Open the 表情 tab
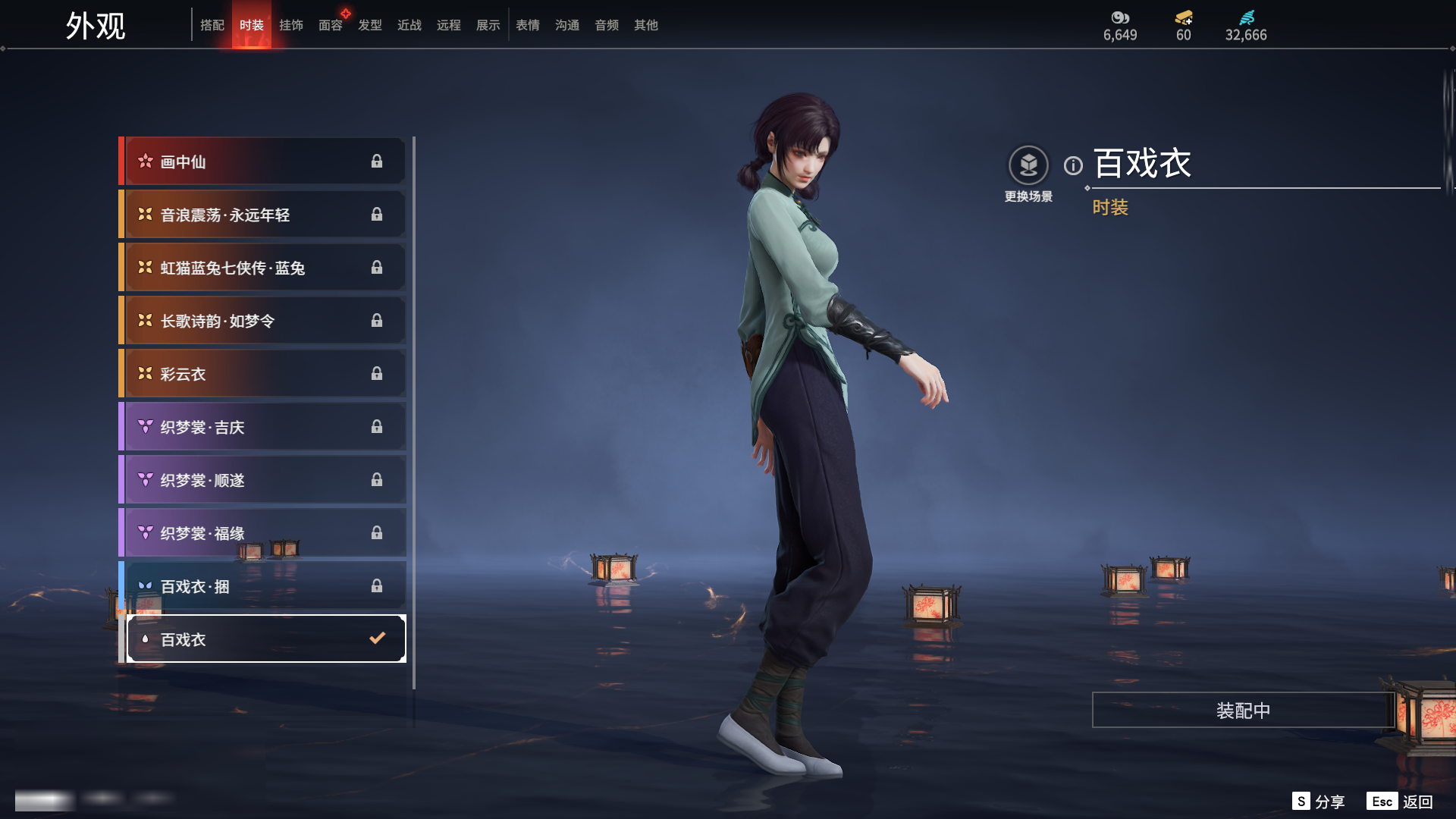The height and width of the screenshot is (819, 1456). click(528, 25)
